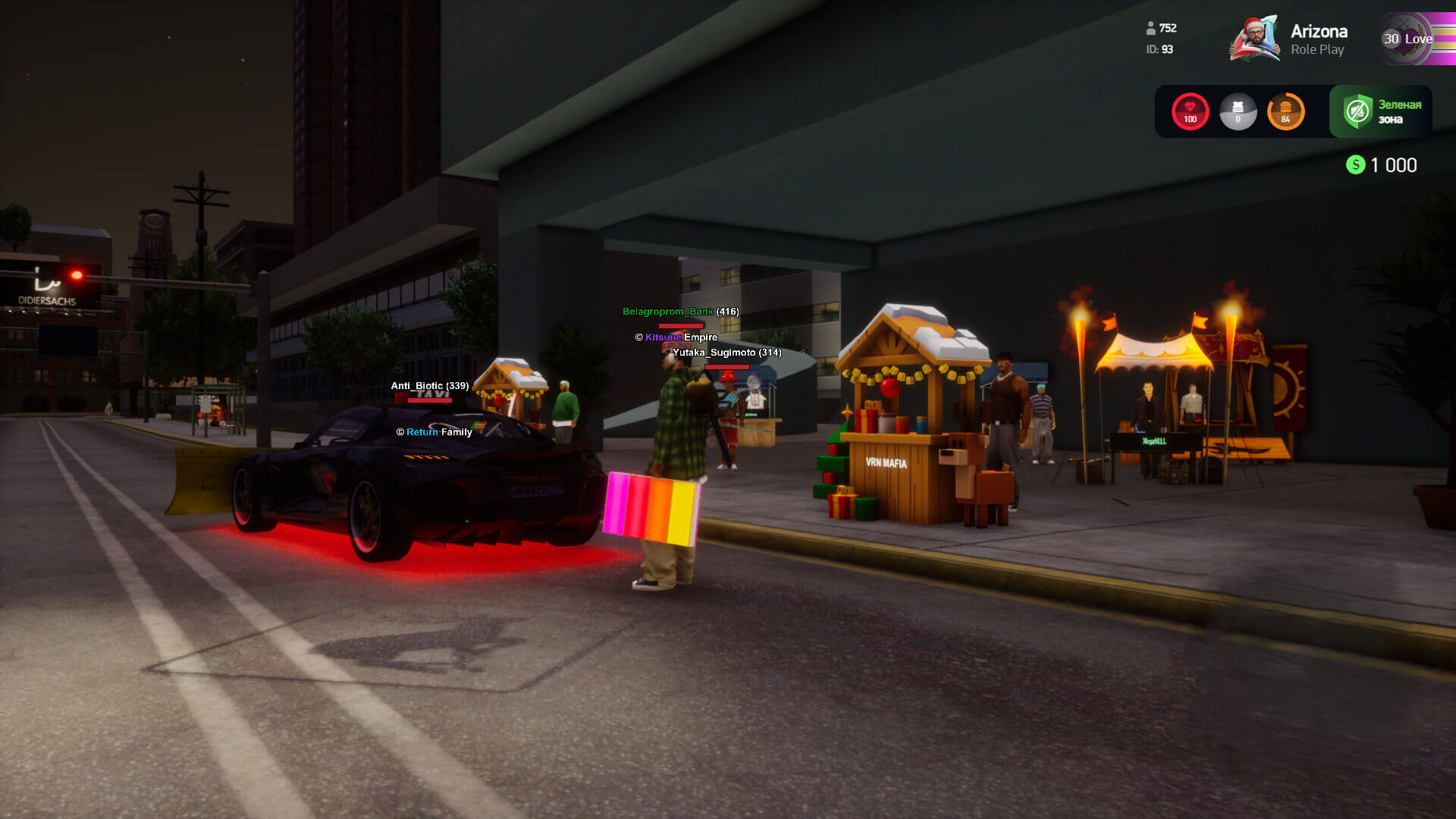Click the orange burger hunger icon

pyautogui.click(x=1285, y=111)
